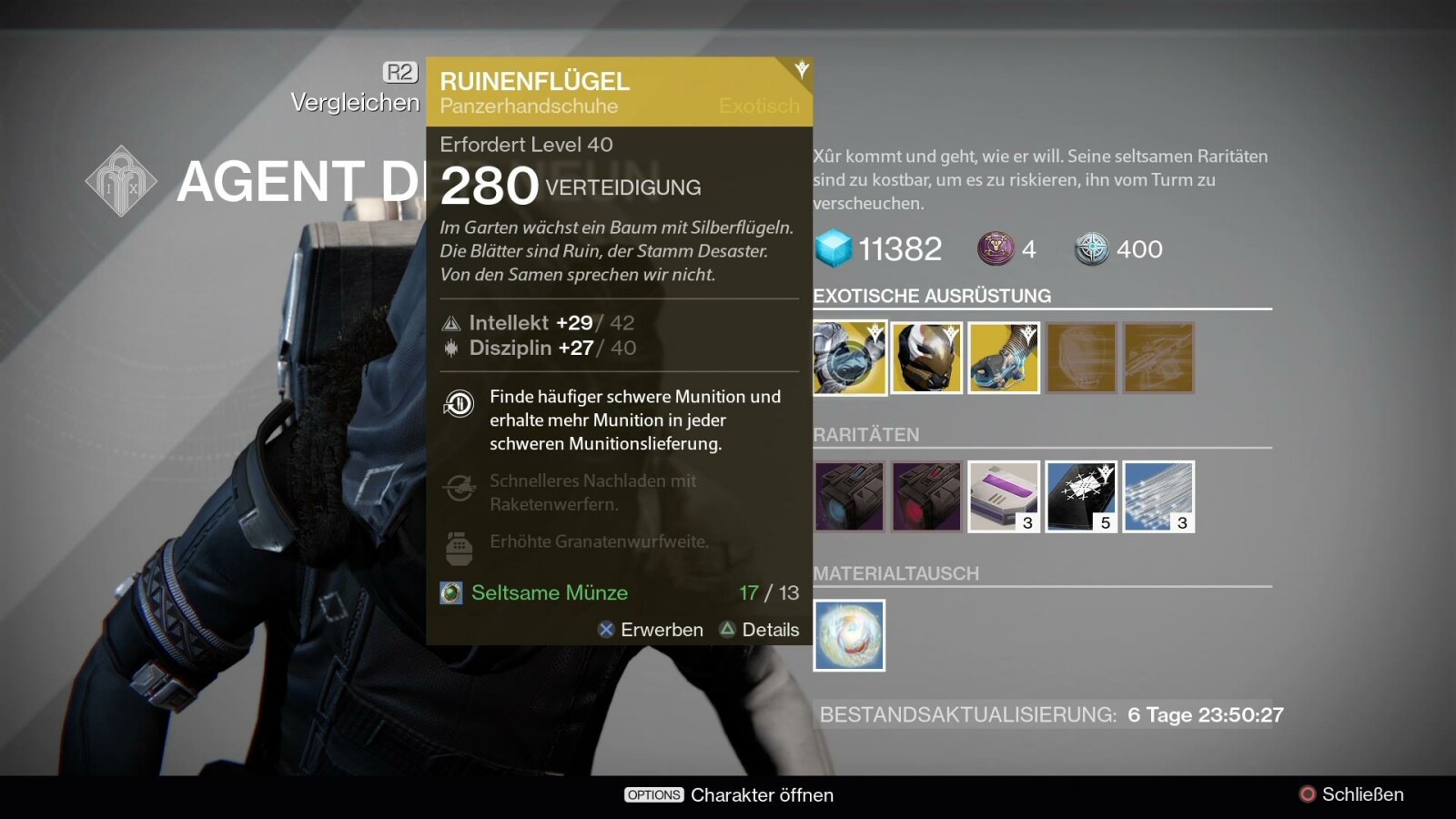
Task: Select the dark box with blue light
Action: [849, 497]
